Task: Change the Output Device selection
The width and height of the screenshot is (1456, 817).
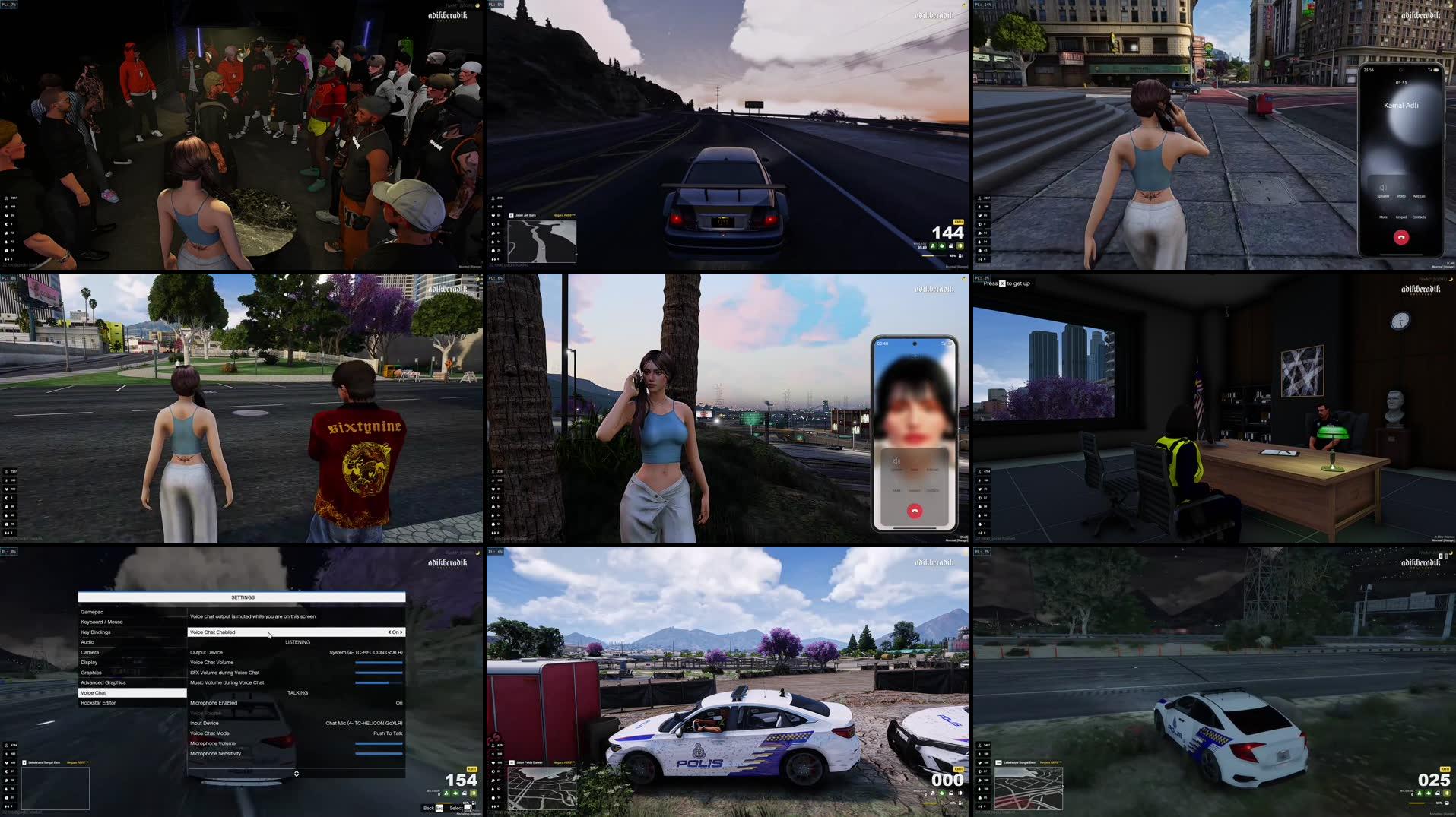Action: tap(365, 652)
